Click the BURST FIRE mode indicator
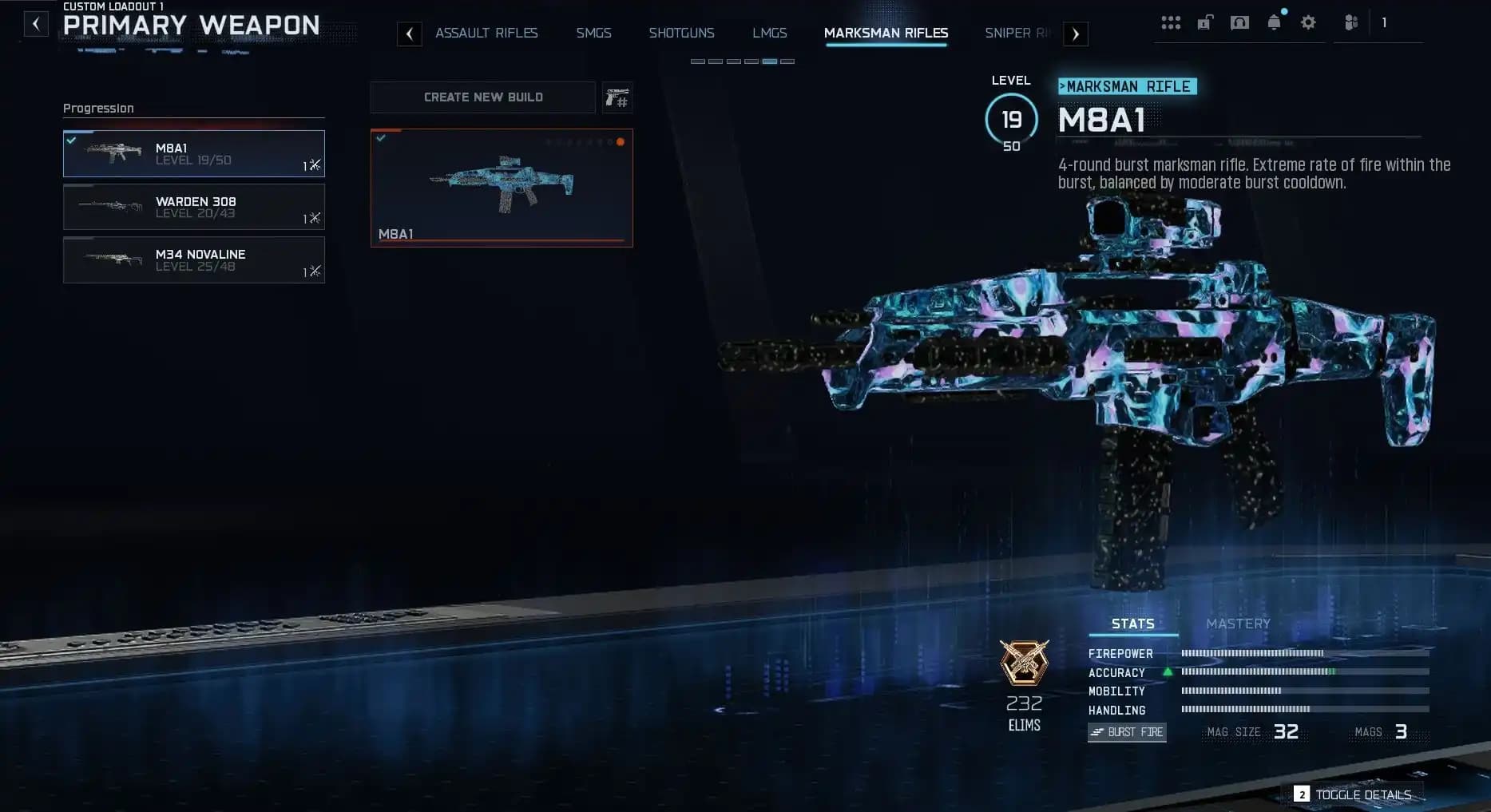Viewport: 1491px width, 812px height. [x=1127, y=732]
